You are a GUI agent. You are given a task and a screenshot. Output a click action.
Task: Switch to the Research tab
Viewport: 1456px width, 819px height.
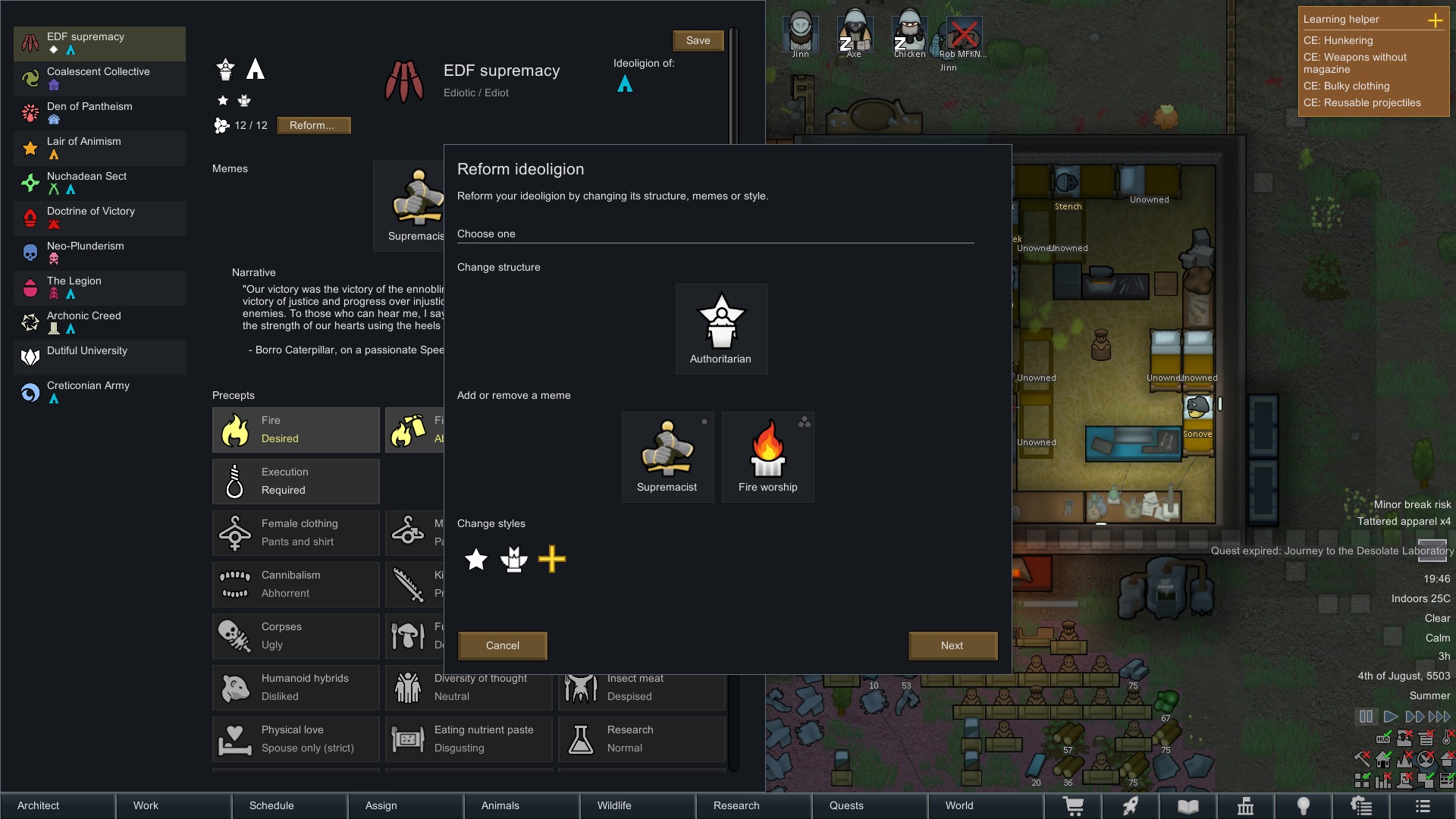736,805
